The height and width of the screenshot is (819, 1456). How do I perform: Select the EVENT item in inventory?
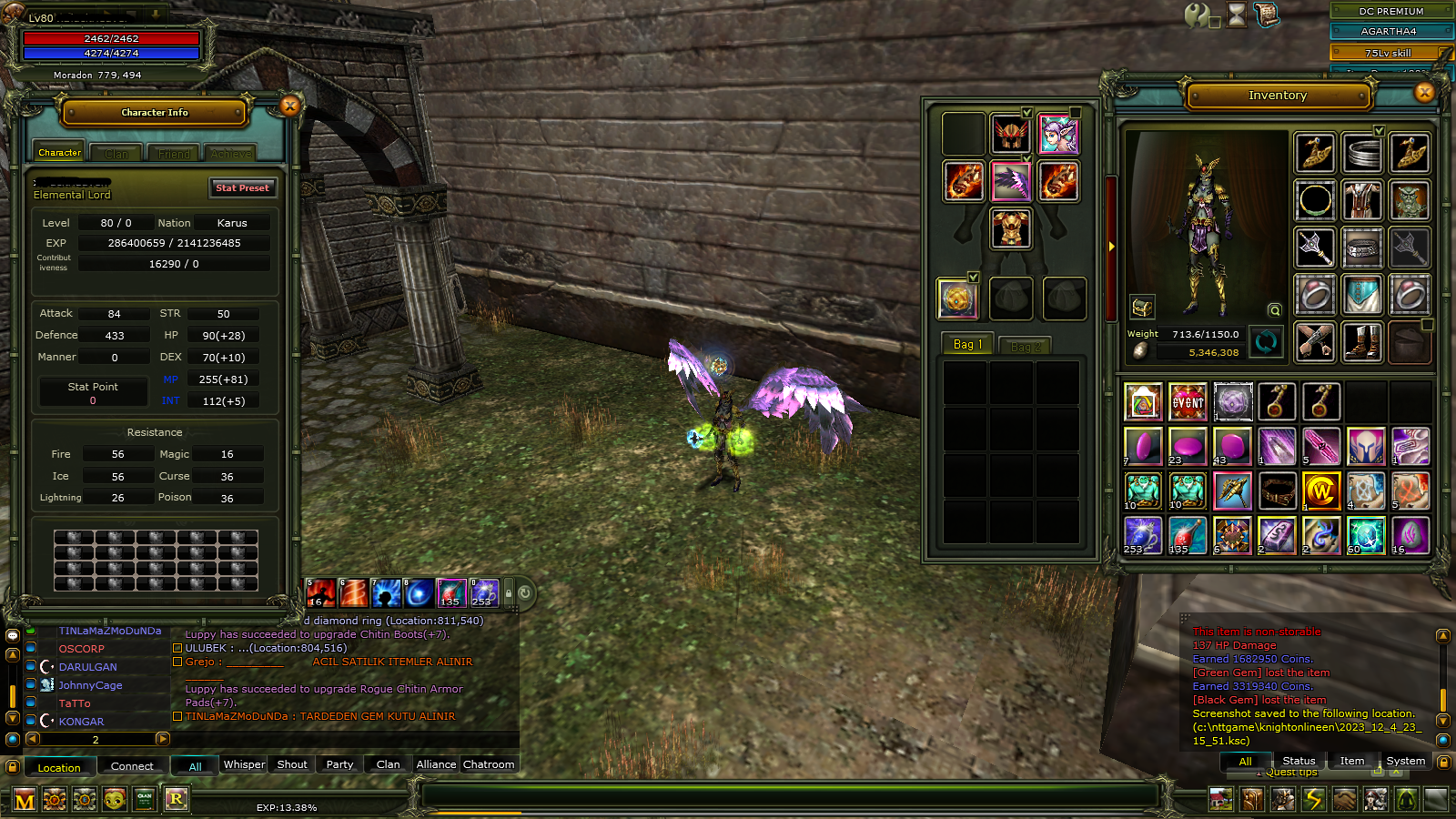[1188, 402]
